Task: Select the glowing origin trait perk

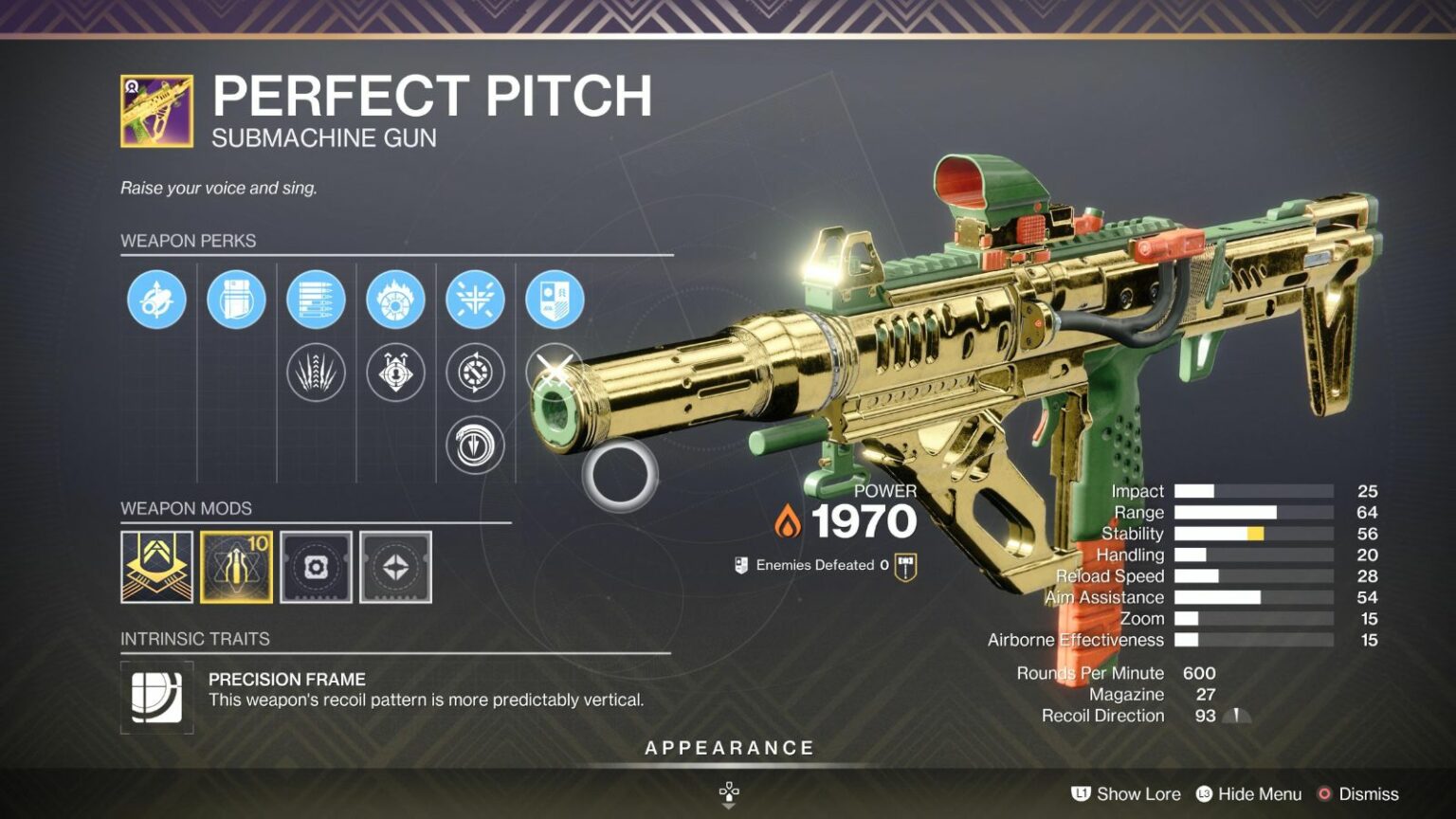Action: coord(555,297)
